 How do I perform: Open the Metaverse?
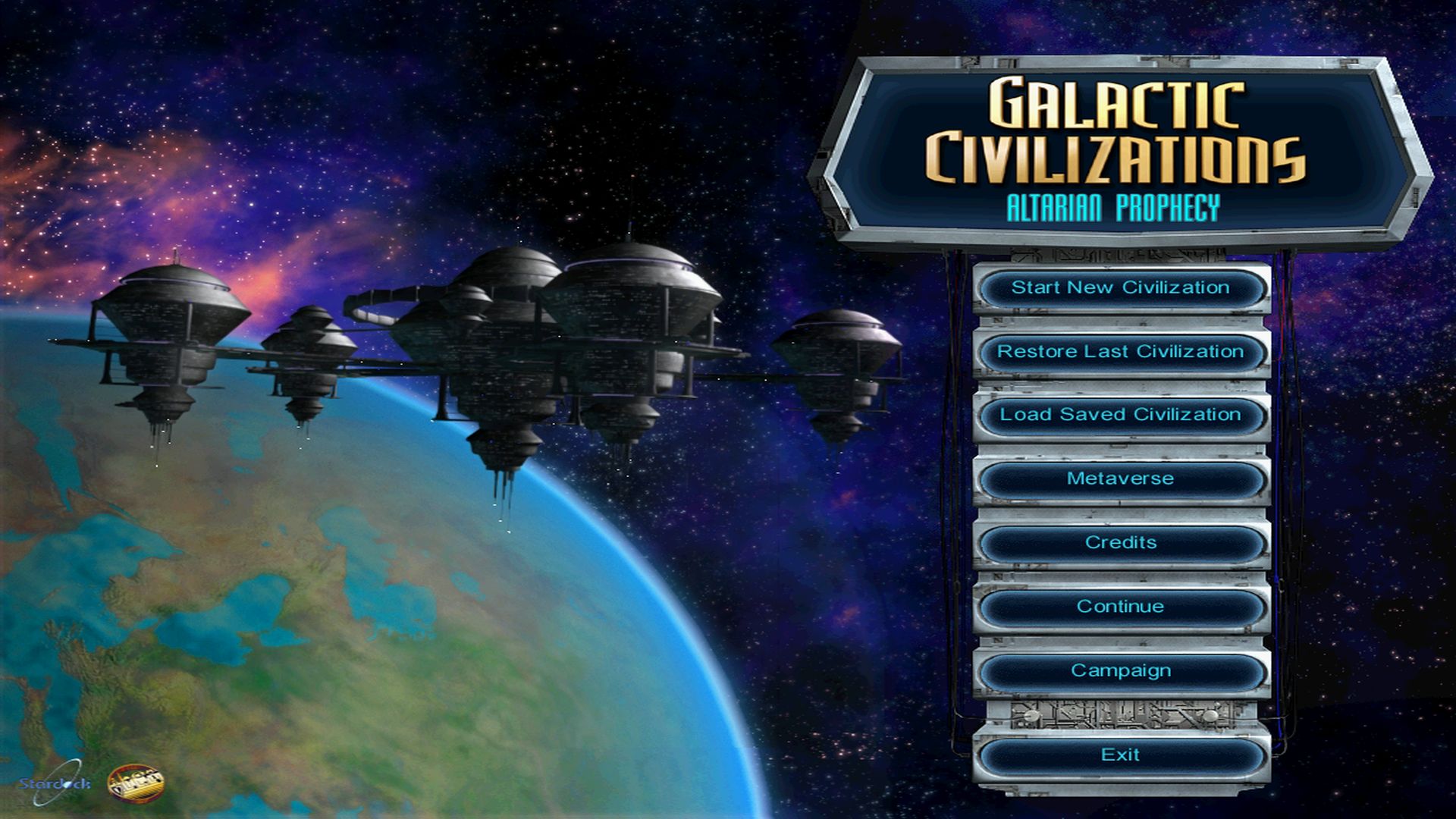[x=1121, y=479]
